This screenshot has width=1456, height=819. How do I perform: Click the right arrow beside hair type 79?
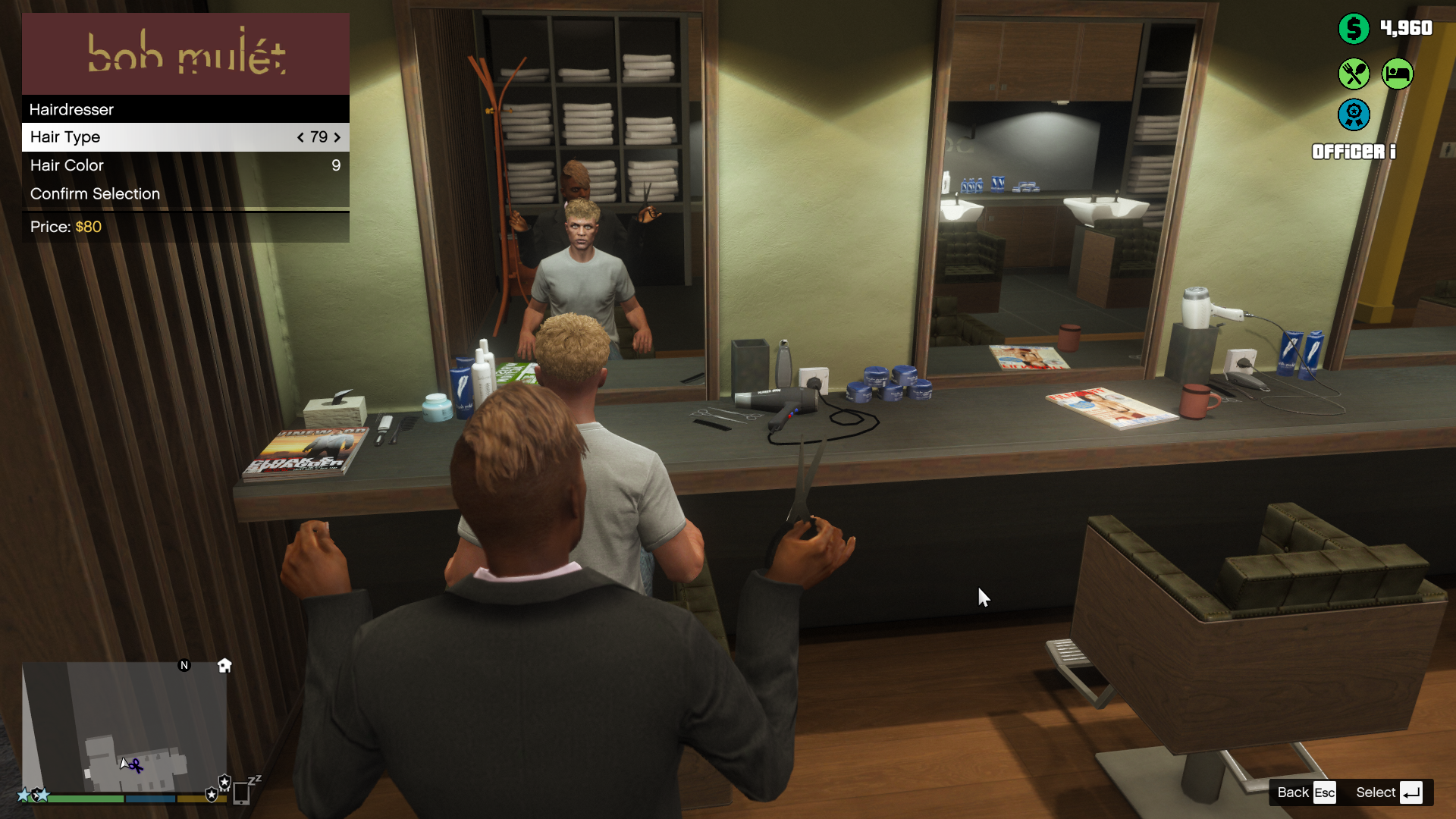pyautogui.click(x=337, y=137)
